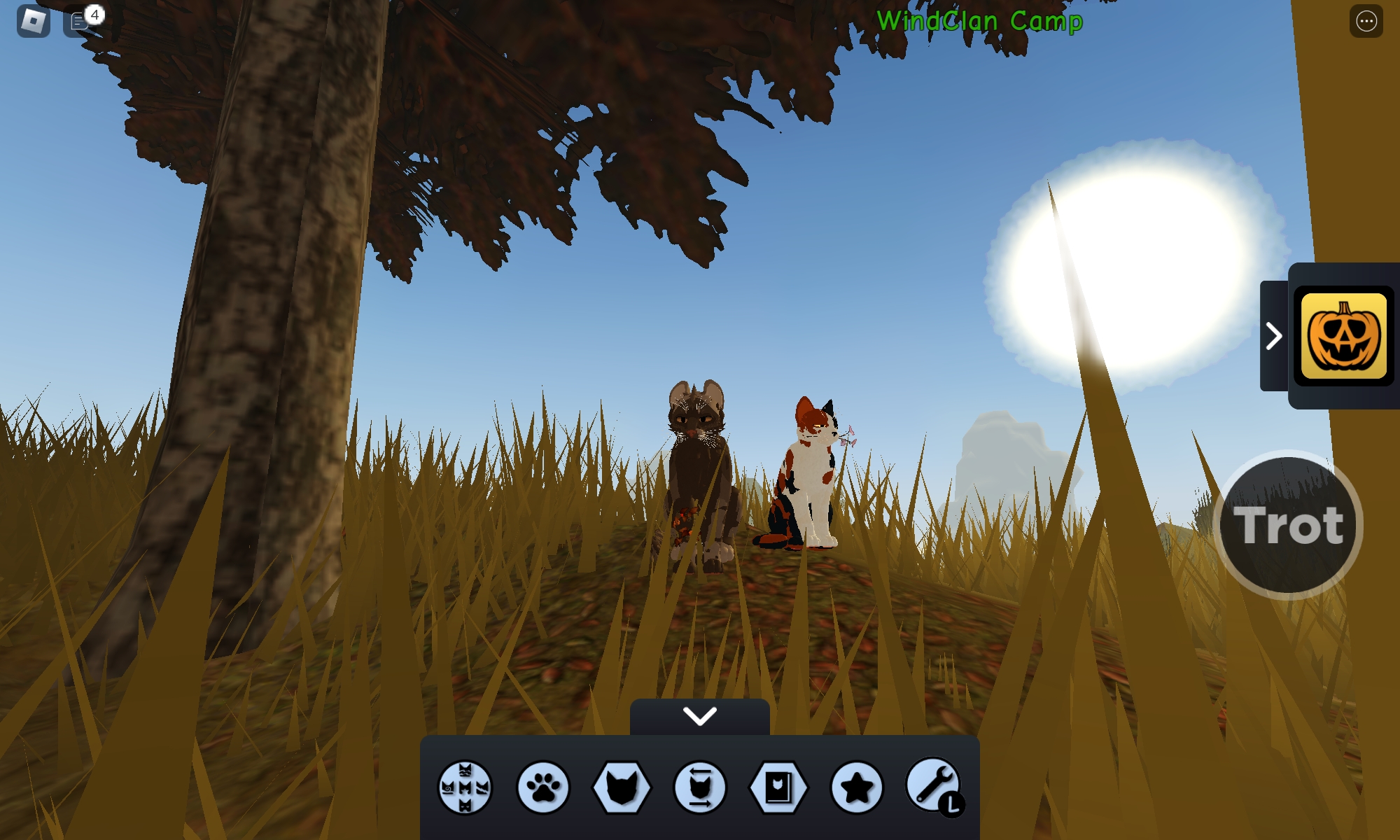1400x840 pixels.
Task: Open the Halloween pumpkin event icon
Action: (1343, 336)
